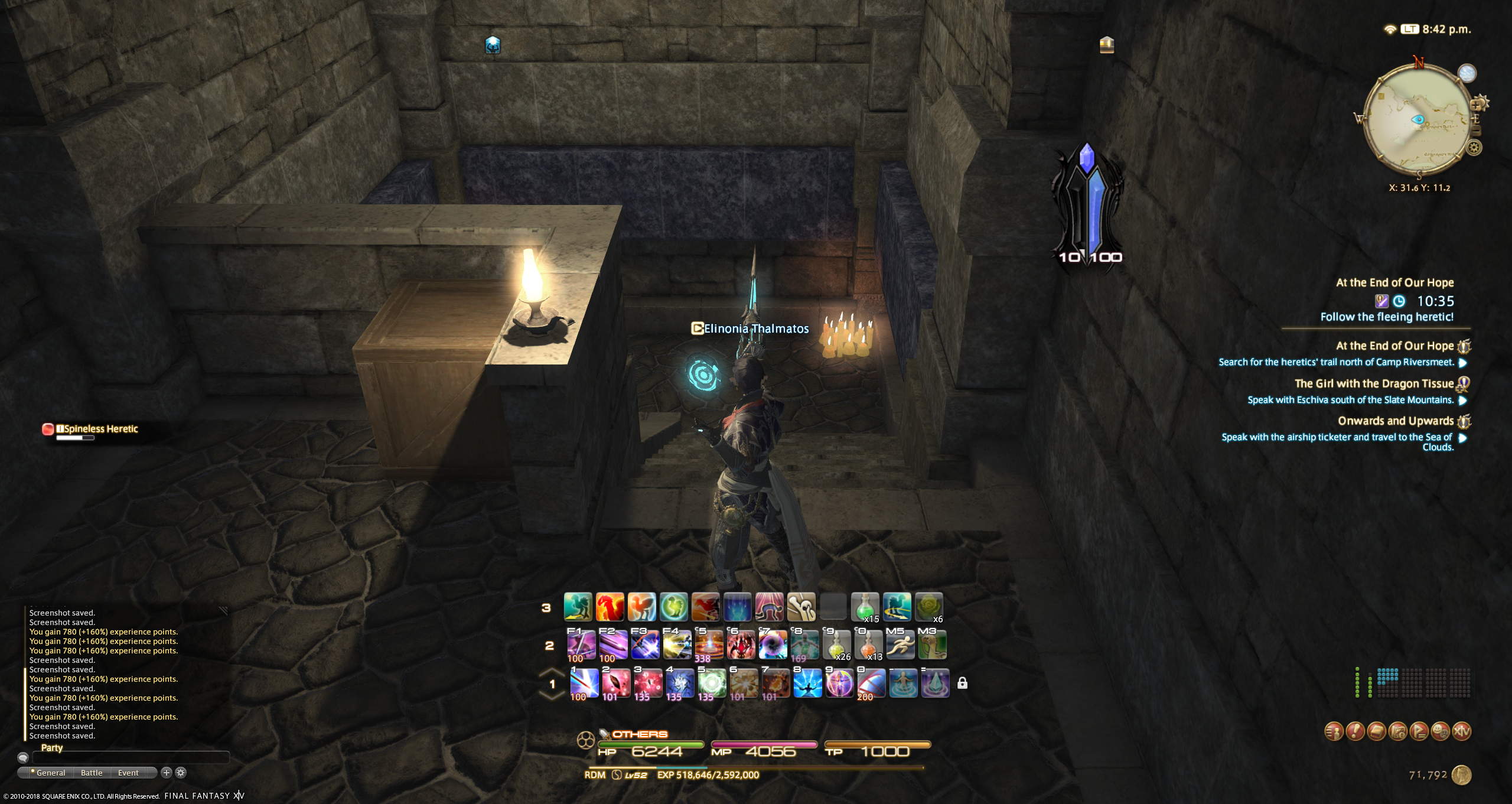
Task: Click the chat log settings gear
Action: [x=181, y=773]
